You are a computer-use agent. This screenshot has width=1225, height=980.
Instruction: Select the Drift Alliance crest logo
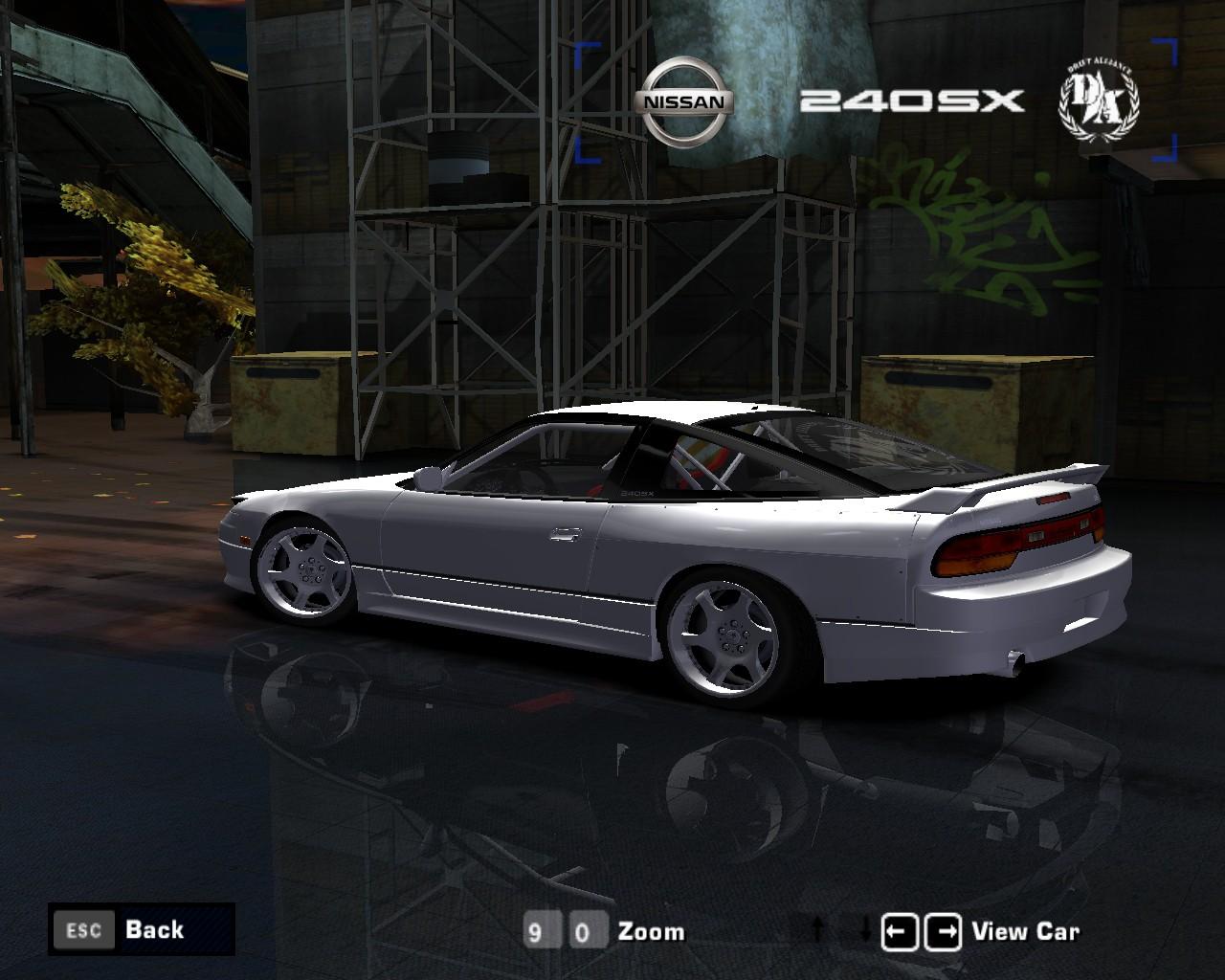(x=1099, y=99)
